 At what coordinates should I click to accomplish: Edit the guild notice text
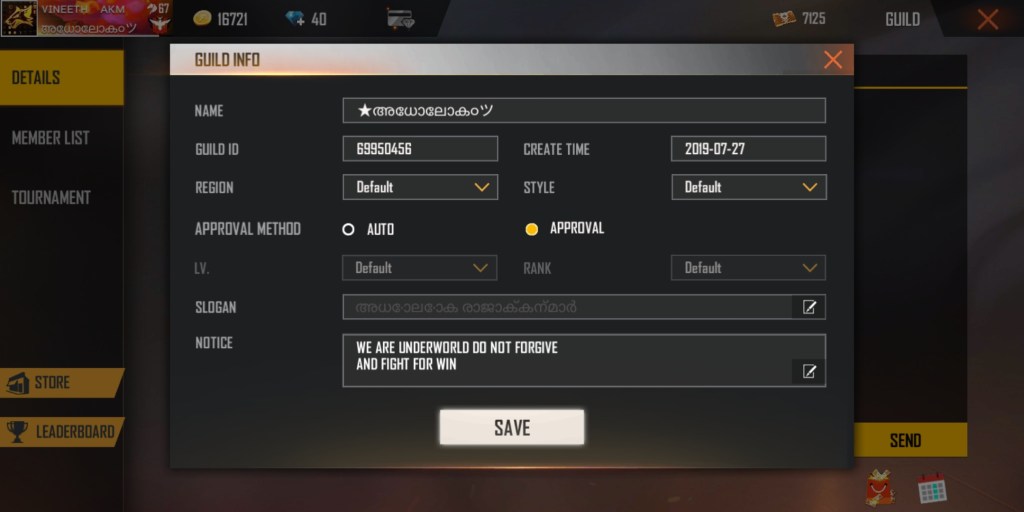pos(809,372)
